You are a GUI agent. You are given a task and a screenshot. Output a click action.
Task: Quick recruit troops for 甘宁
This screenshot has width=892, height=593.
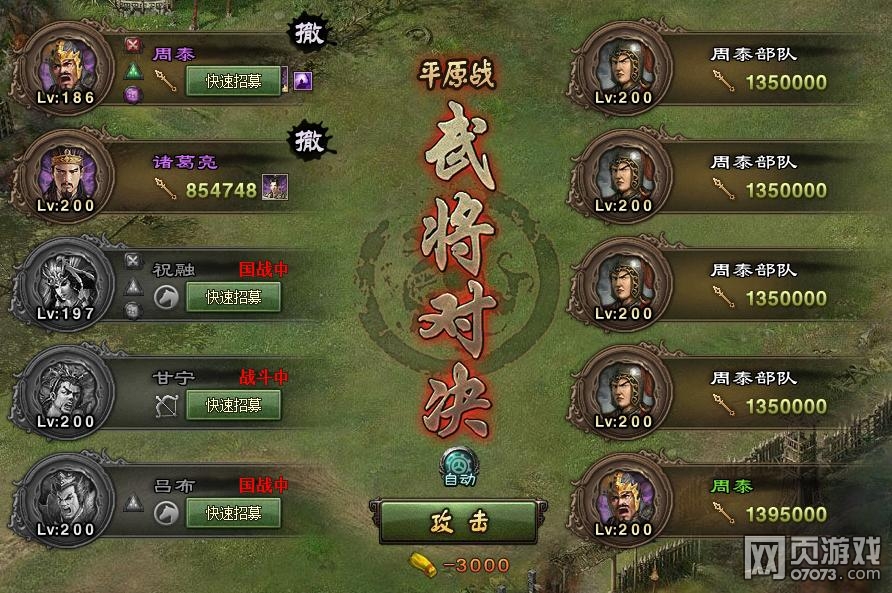click(233, 405)
